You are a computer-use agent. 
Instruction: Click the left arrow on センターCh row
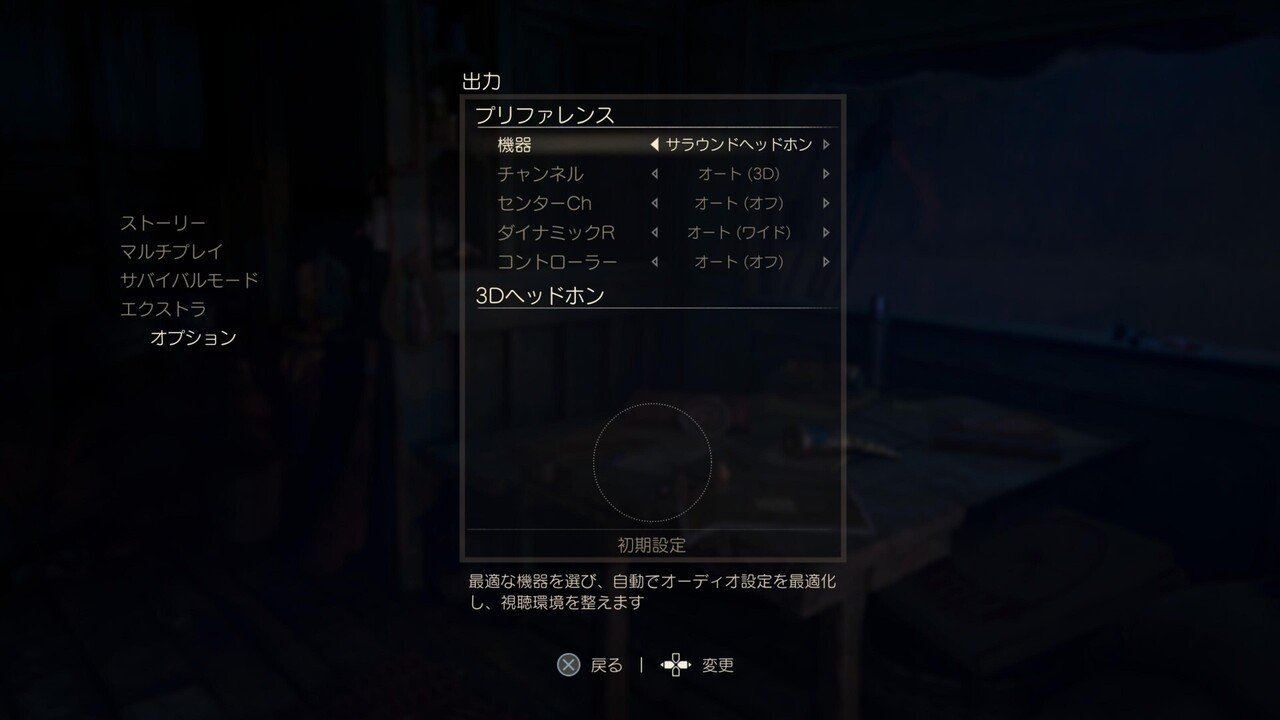click(x=657, y=203)
